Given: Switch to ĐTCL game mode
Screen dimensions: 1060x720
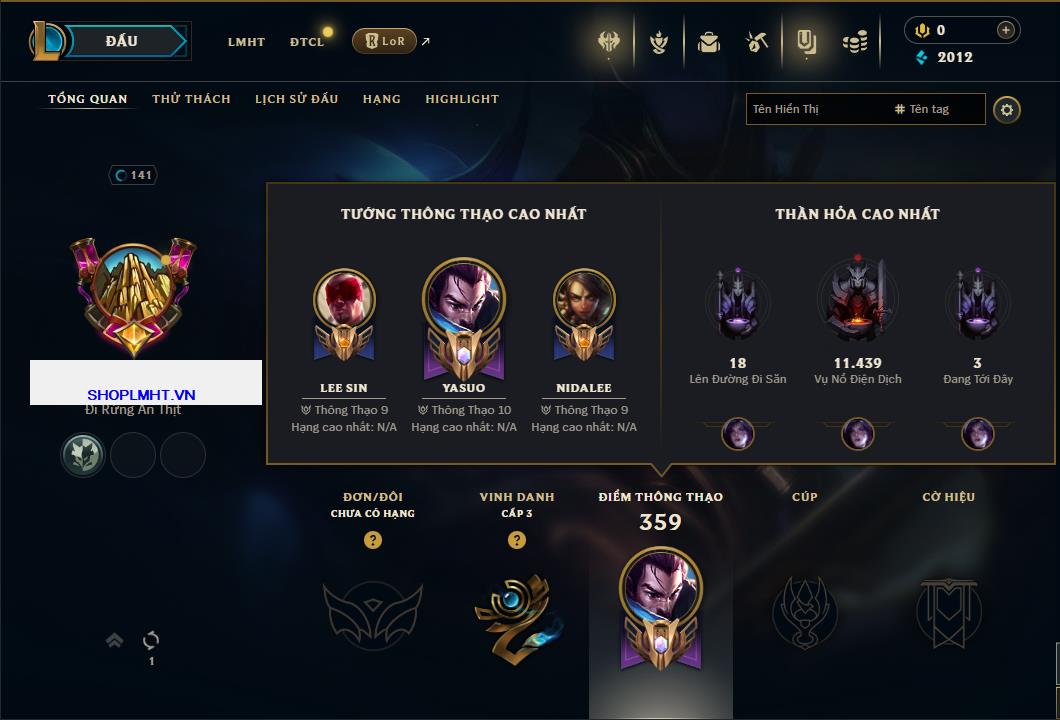Looking at the screenshot, I should click(x=307, y=42).
